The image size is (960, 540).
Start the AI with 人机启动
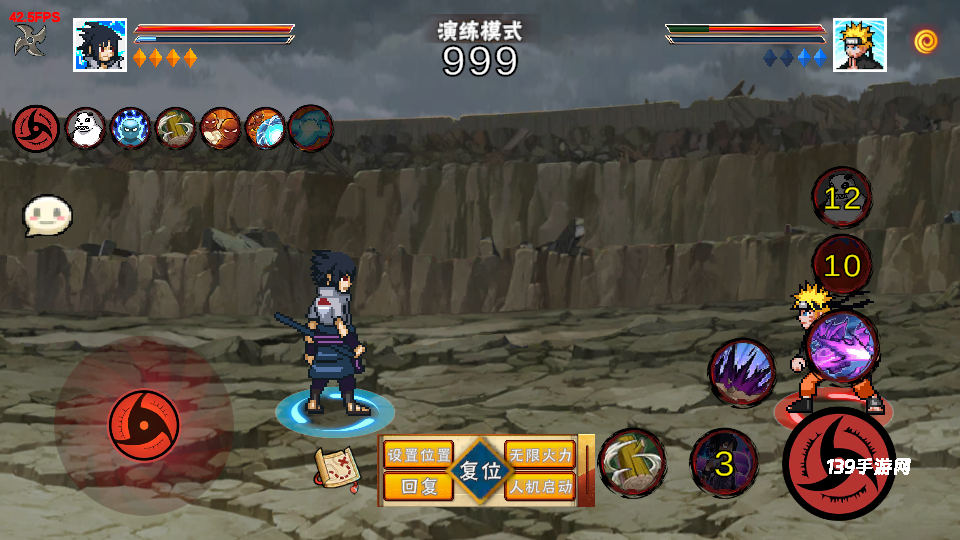coord(540,487)
